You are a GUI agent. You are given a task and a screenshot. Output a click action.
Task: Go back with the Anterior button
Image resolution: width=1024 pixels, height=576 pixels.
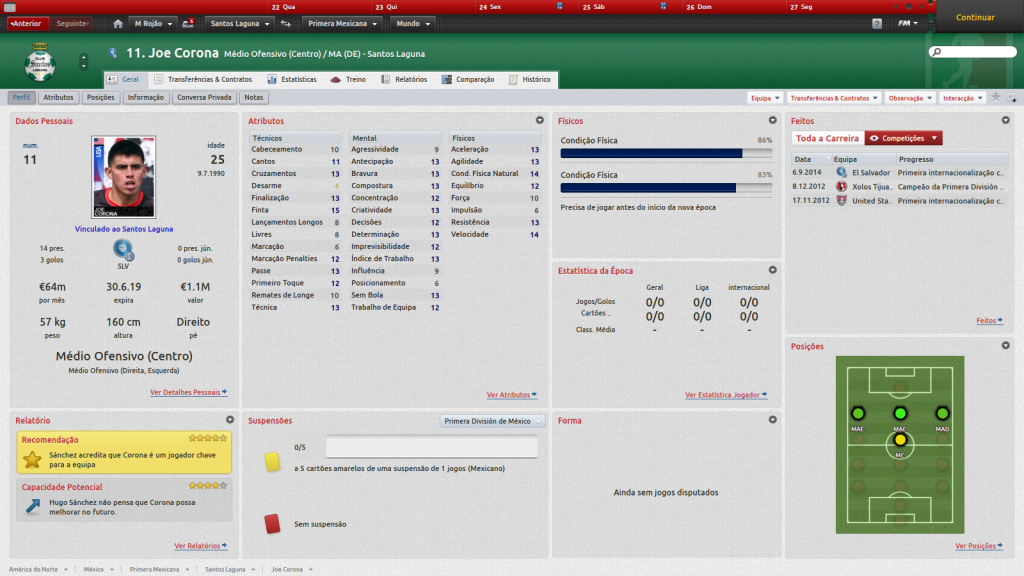pyautogui.click(x=28, y=23)
